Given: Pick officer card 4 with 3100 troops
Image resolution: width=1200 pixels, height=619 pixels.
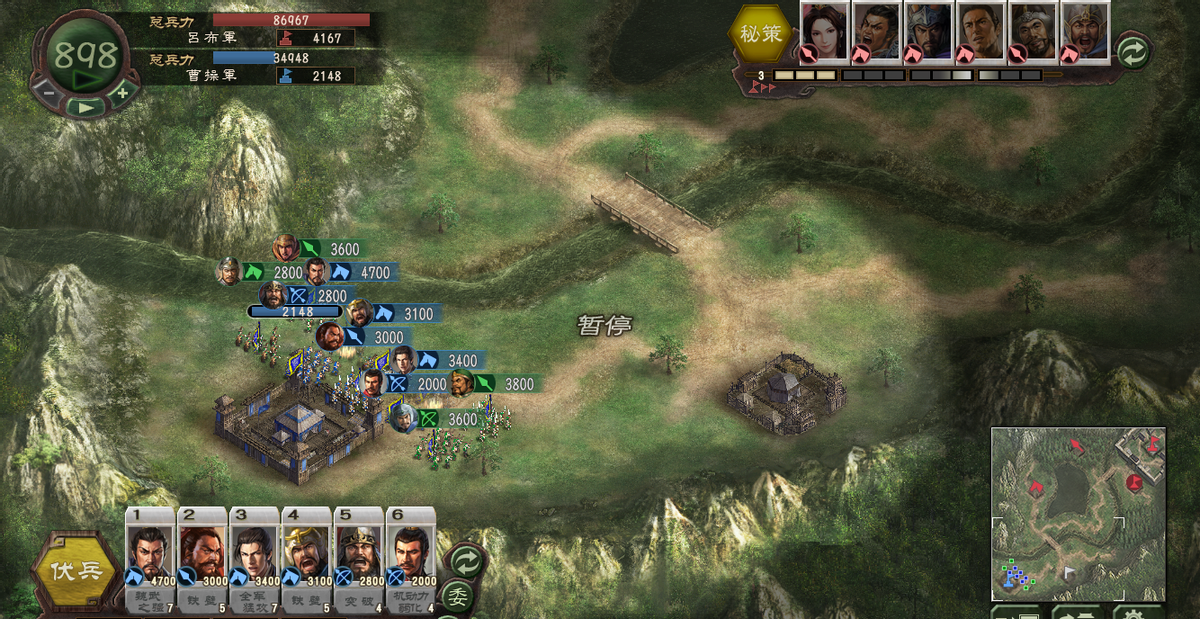Looking at the screenshot, I should click(x=306, y=555).
